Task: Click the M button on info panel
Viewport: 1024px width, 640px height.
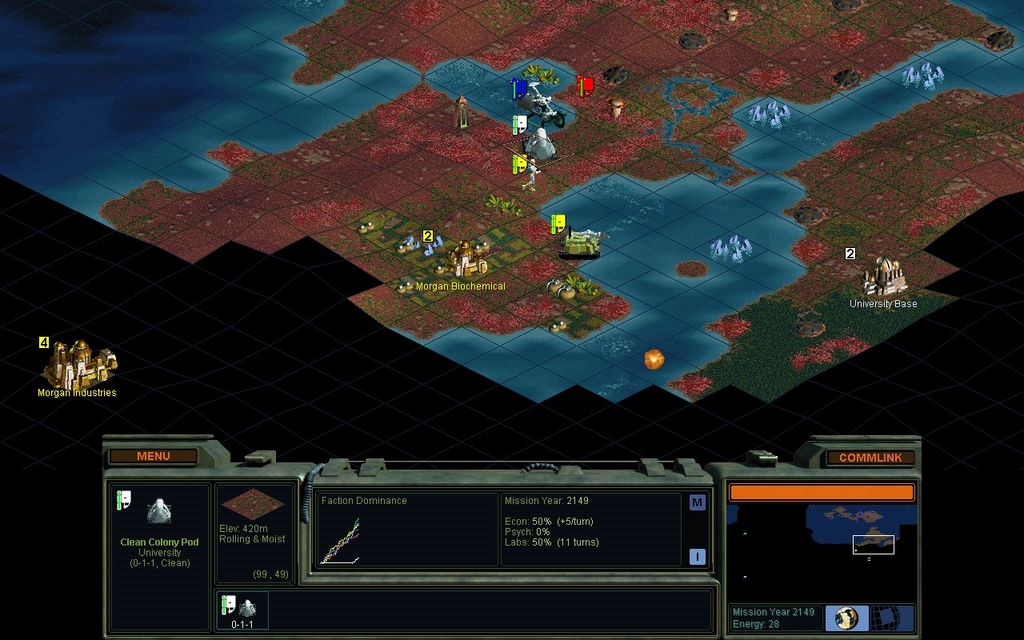Action: click(x=697, y=503)
